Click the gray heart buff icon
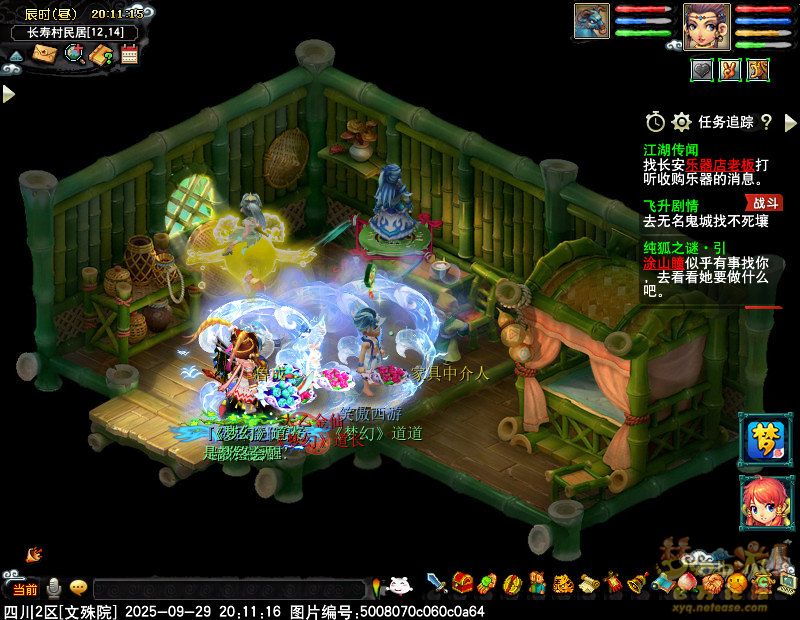The height and width of the screenshot is (620, 800). 702,69
